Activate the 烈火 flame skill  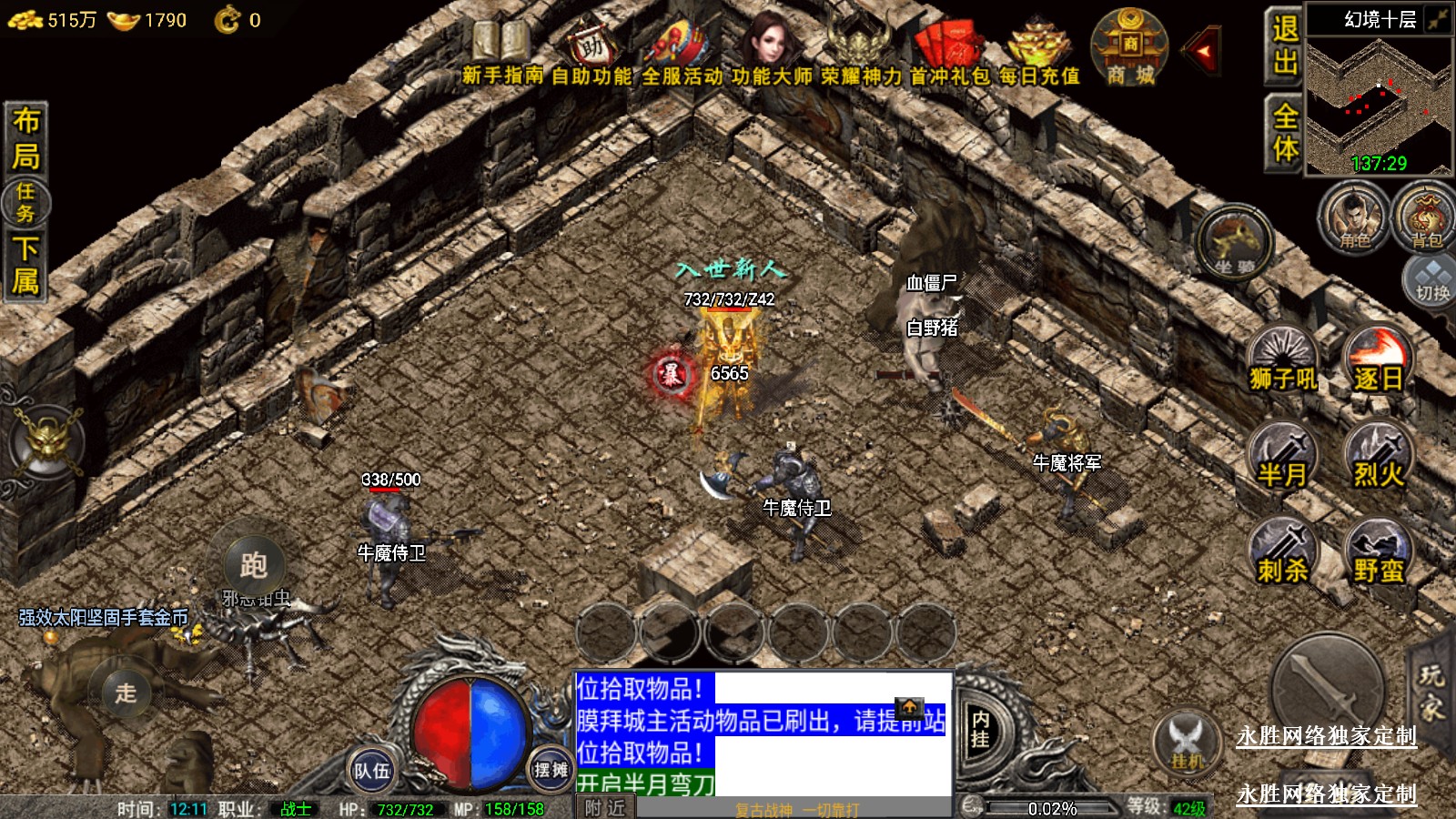pyautogui.click(x=1379, y=457)
